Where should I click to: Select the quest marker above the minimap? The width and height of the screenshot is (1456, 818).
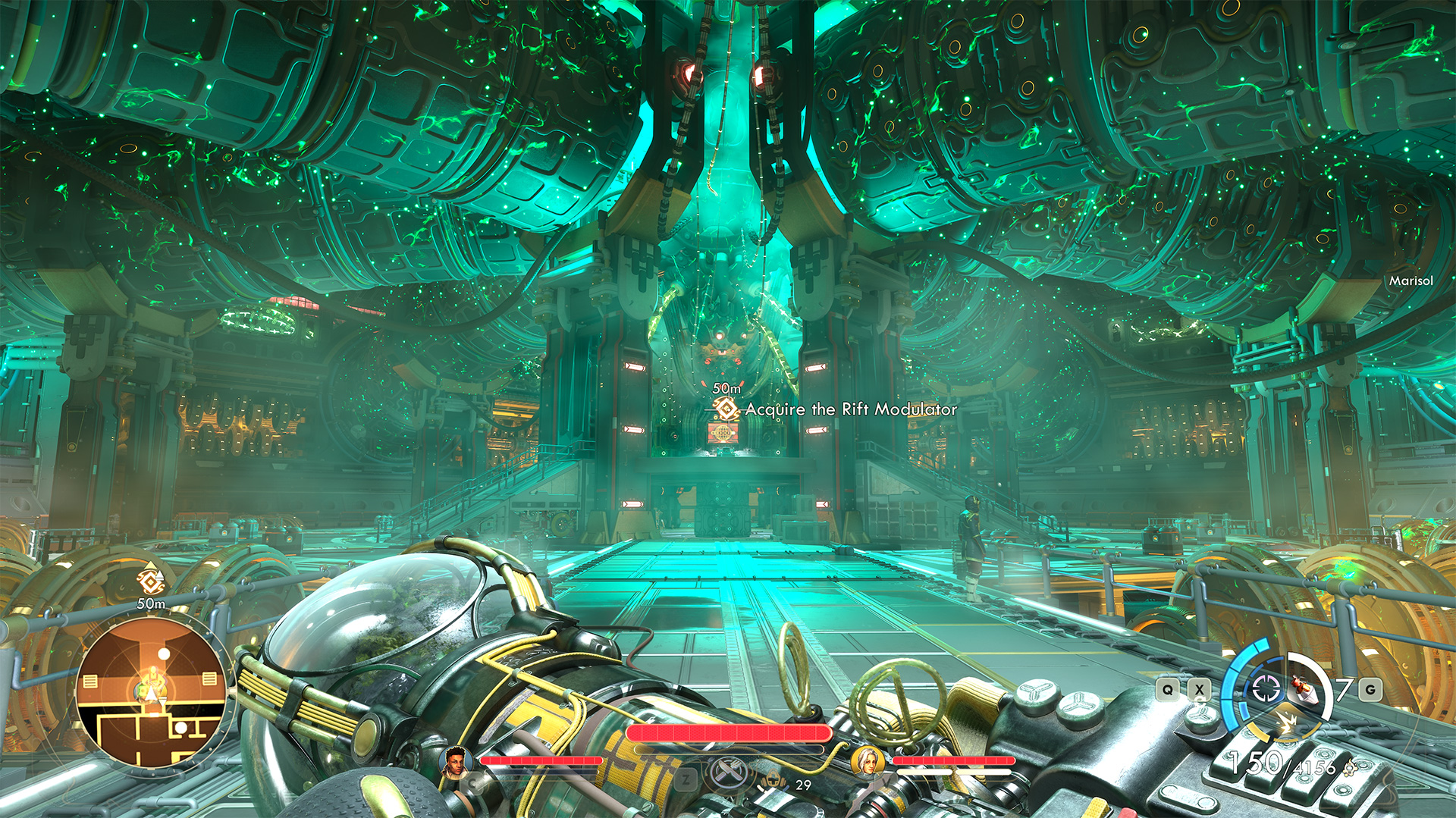(x=150, y=581)
